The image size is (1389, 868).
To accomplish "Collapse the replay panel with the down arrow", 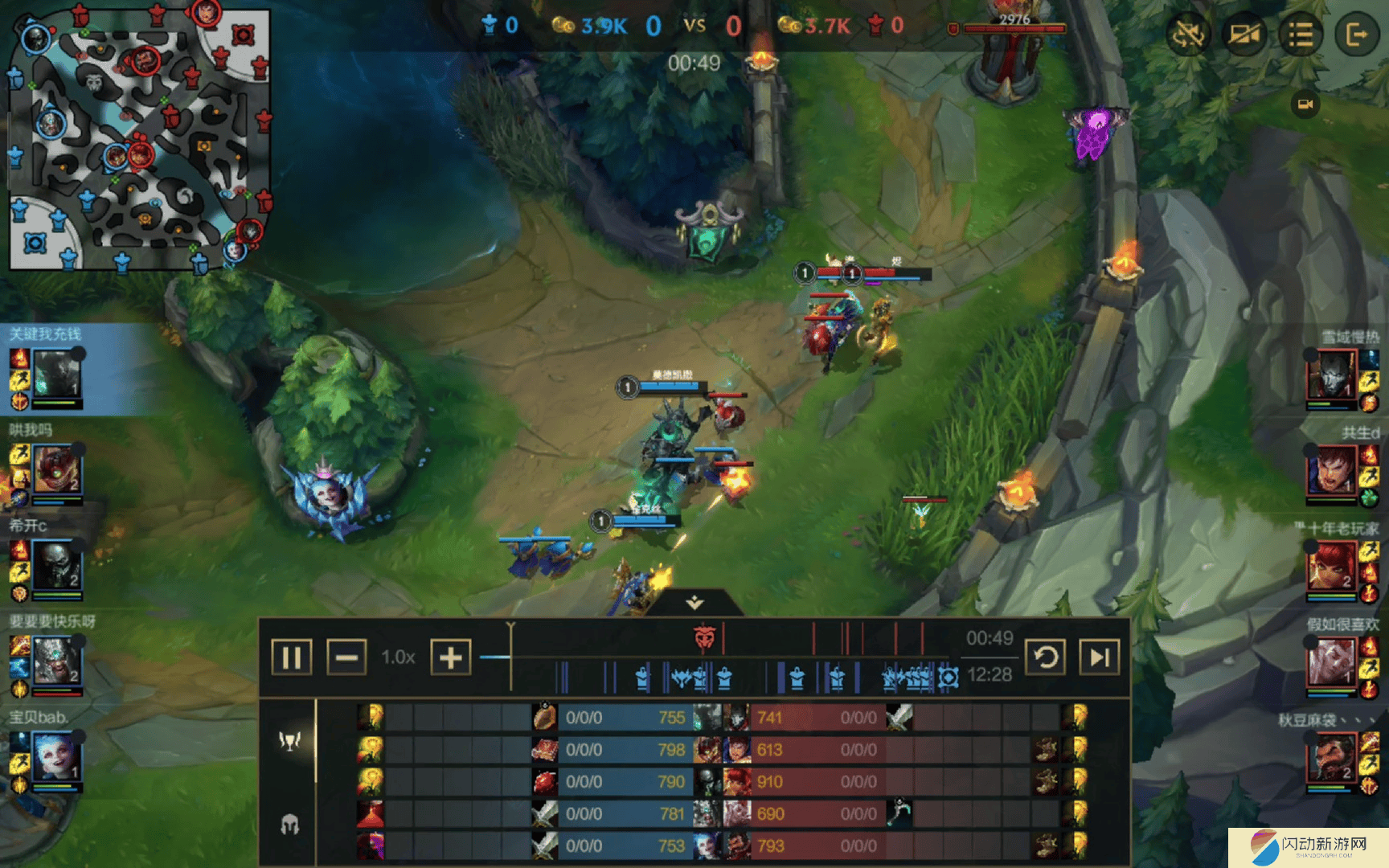I will [x=694, y=602].
